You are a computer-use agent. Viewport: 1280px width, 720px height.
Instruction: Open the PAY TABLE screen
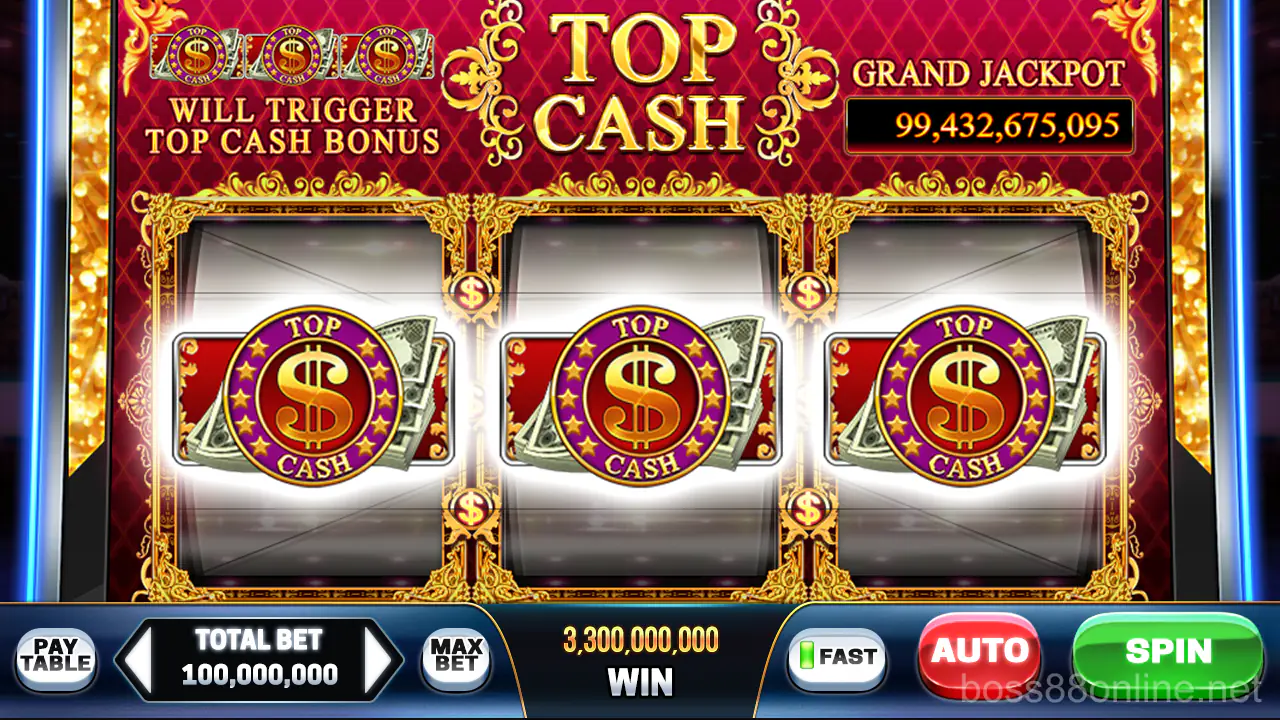click(x=55, y=658)
